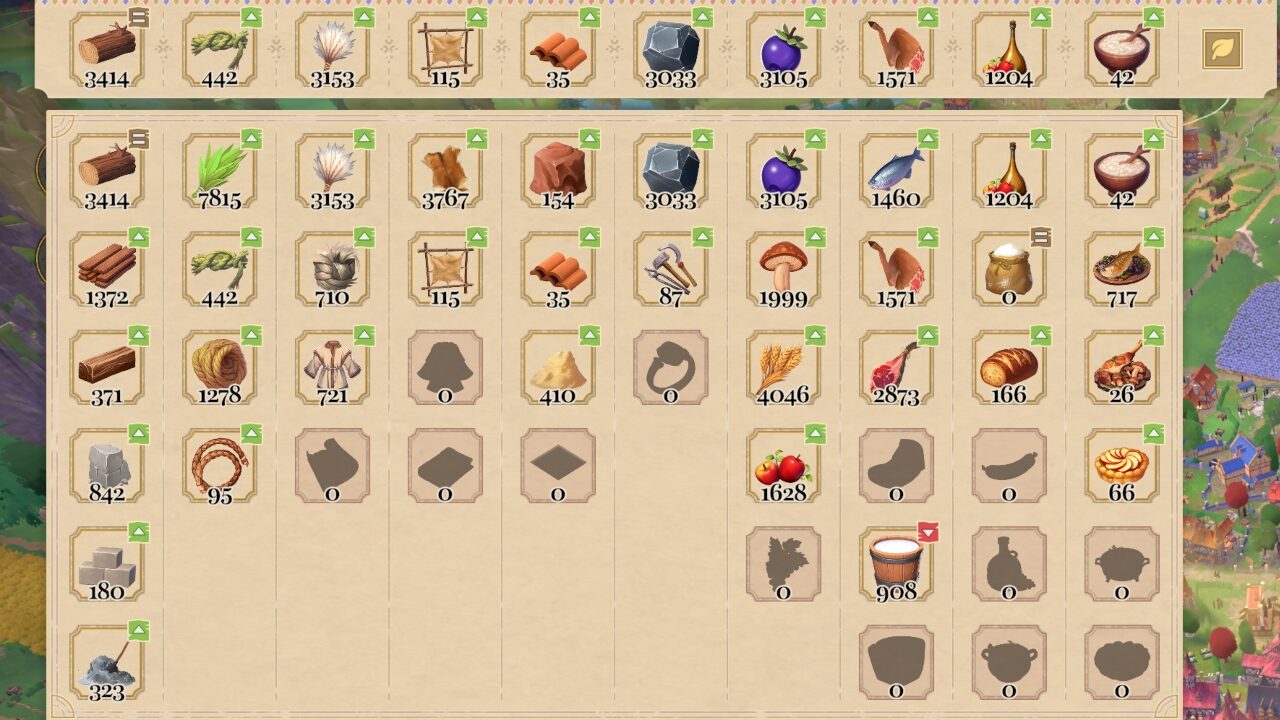Pick the bread loaf slot with 166
Image resolution: width=1280 pixels, height=720 pixels.
pos(1009,367)
